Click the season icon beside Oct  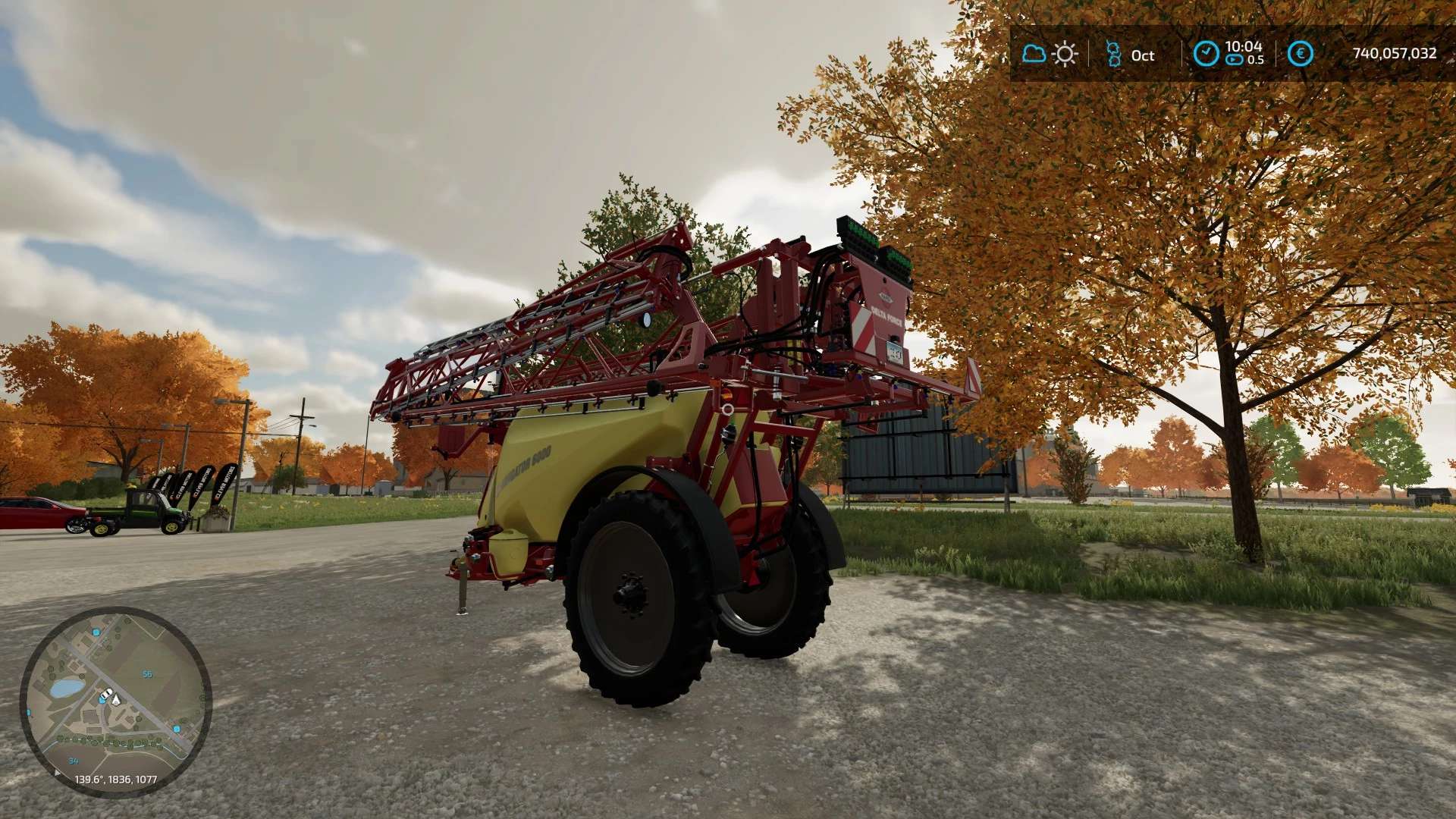1113,54
